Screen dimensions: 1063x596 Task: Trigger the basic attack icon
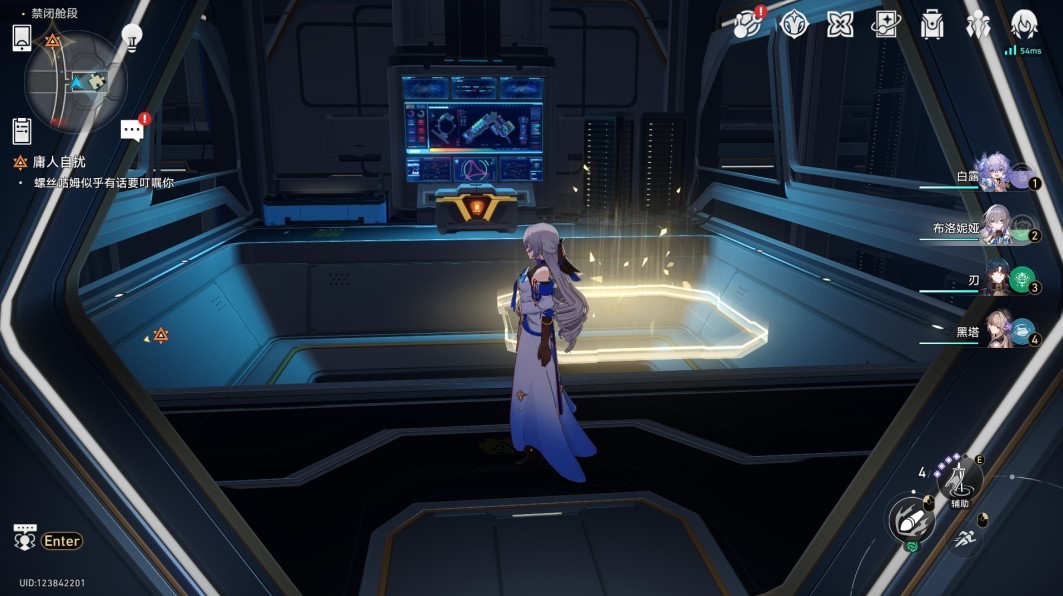click(911, 520)
